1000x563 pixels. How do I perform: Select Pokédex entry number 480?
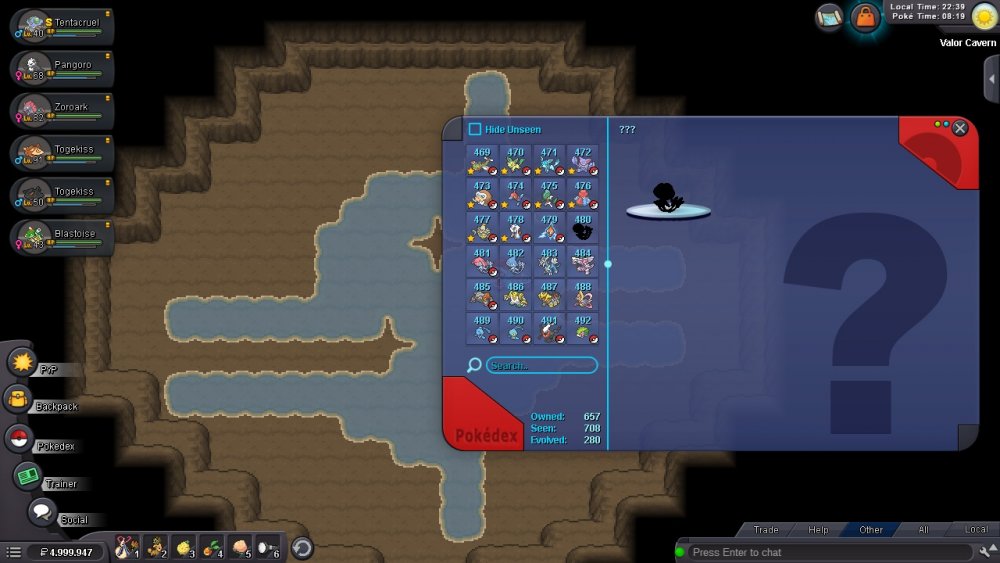click(583, 228)
